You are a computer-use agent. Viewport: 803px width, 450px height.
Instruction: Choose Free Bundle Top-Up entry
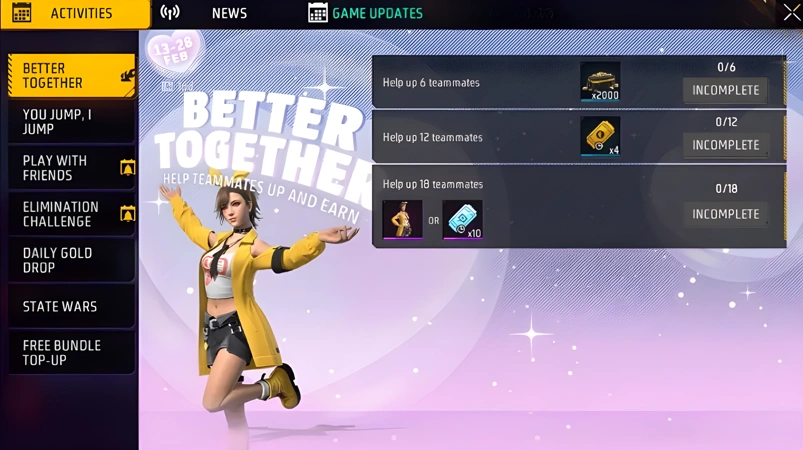click(71, 352)
